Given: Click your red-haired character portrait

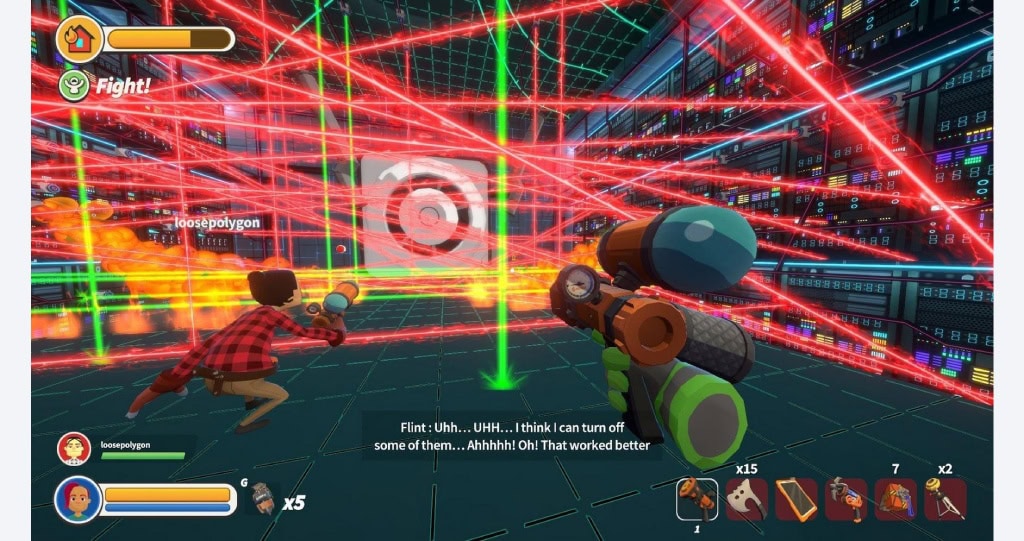Looking at the screenshot, I should coord(77,498).
